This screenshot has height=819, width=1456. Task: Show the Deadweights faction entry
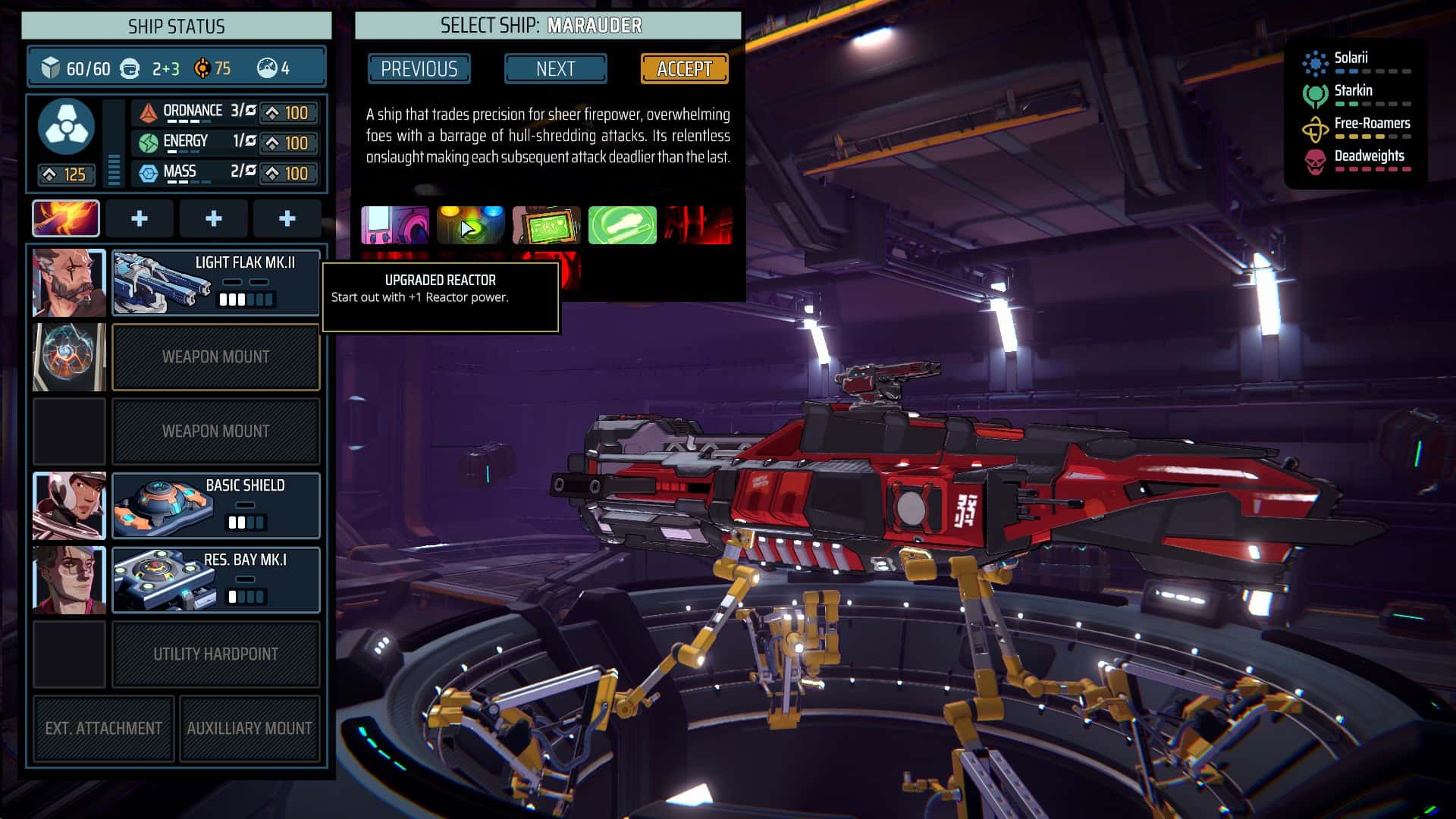point(1356,159)
